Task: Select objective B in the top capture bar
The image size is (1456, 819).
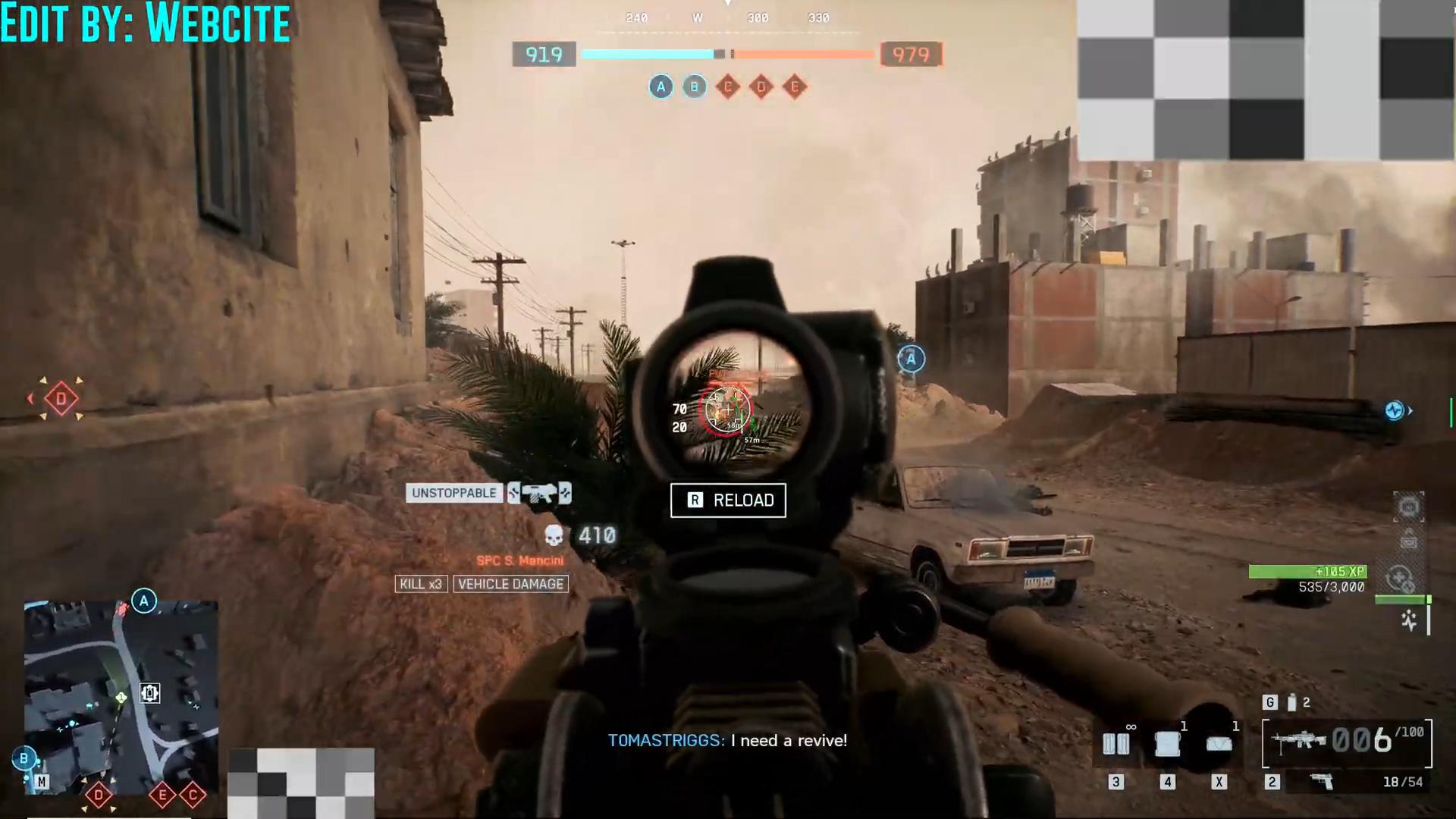Action: [x=694, y=87]
